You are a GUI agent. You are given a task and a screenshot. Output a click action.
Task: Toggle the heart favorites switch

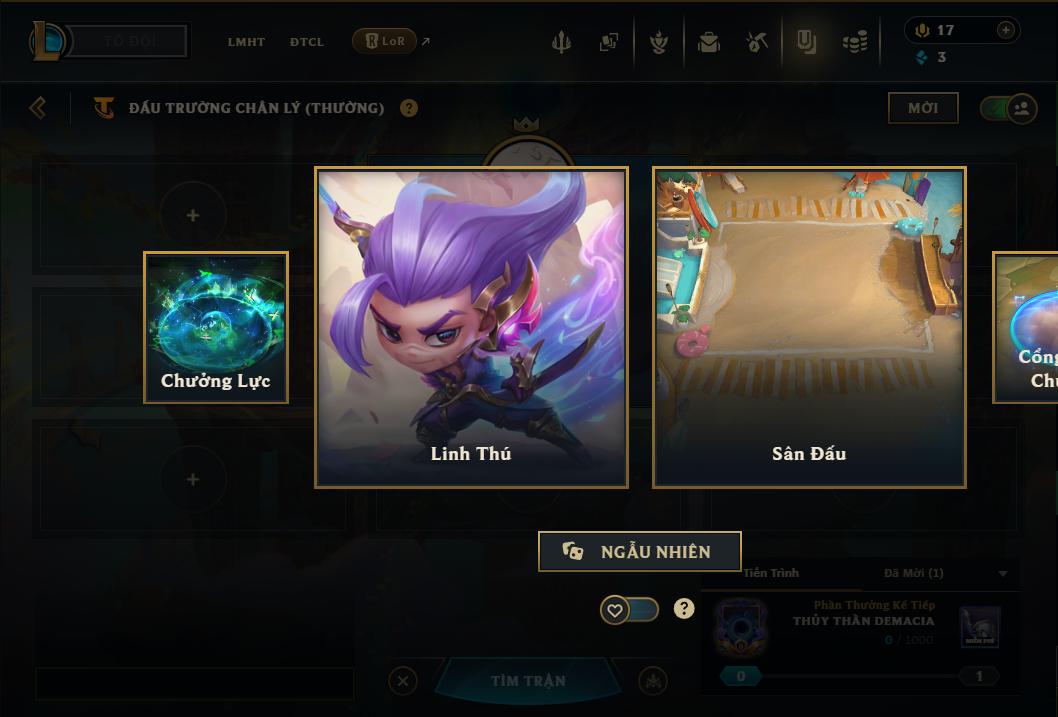(629, 609)
